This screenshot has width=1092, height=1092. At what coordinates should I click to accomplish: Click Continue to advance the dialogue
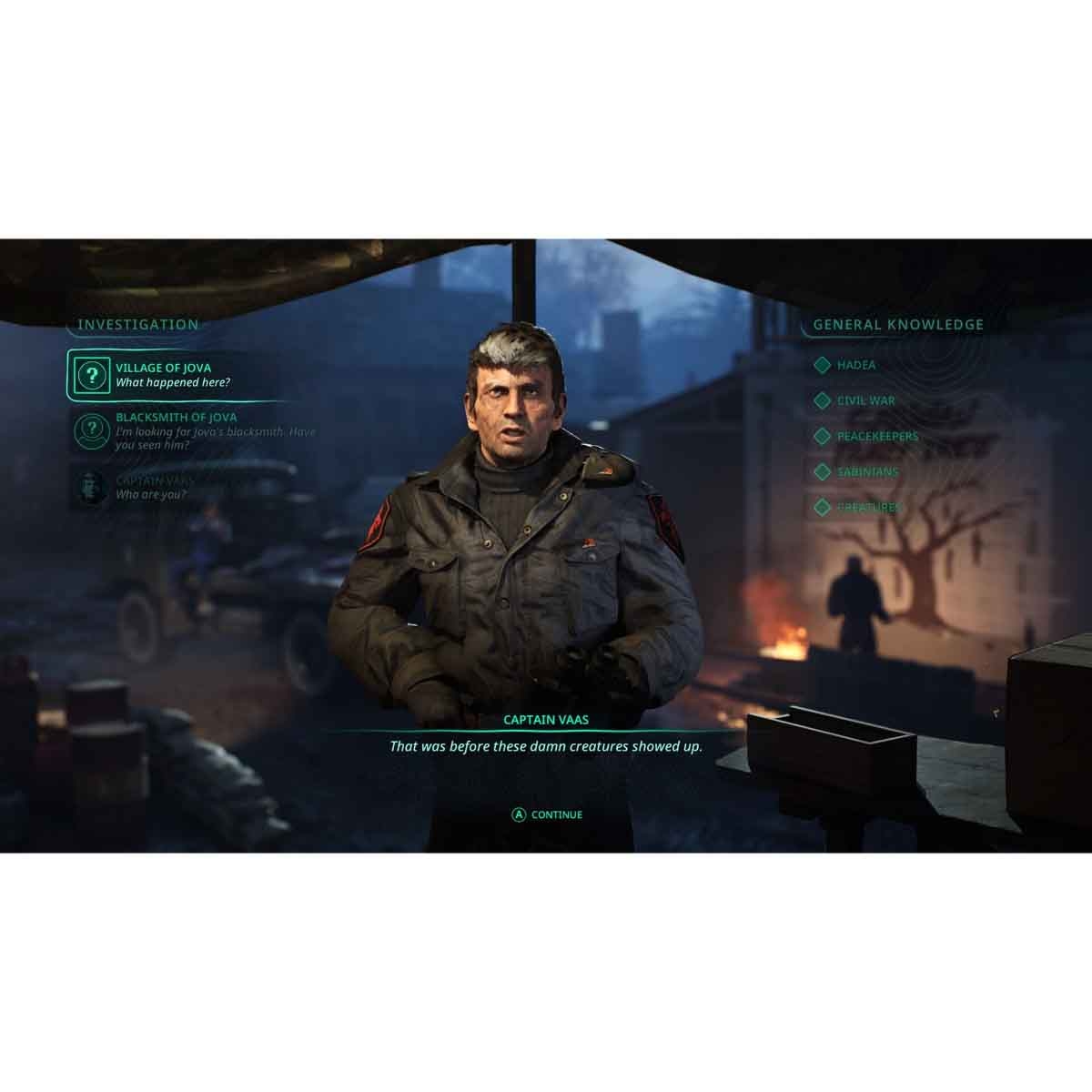(x=547, y=814)
